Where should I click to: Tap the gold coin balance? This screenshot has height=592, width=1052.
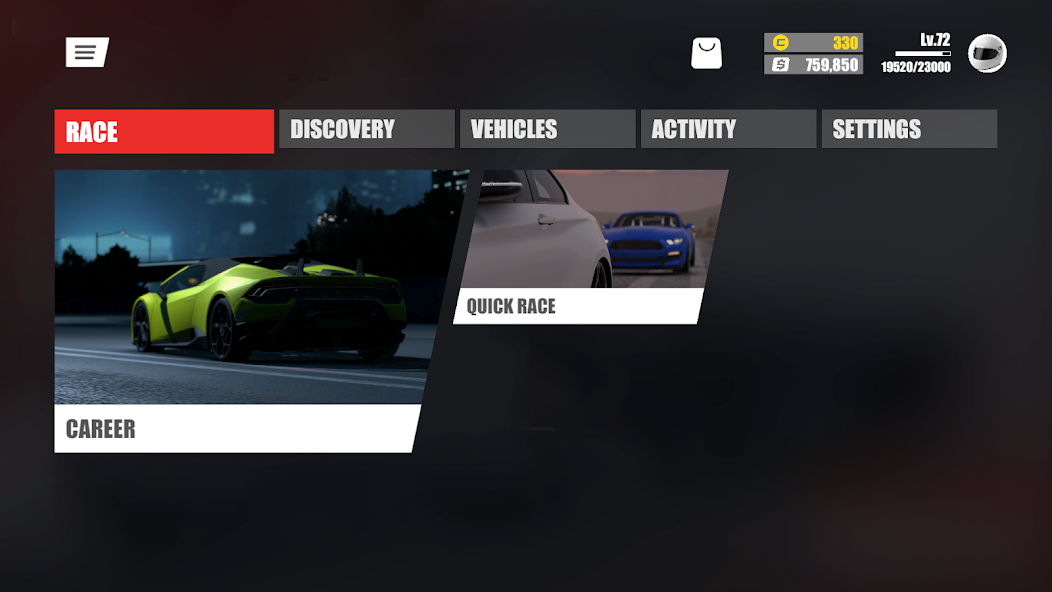[813, 43]
